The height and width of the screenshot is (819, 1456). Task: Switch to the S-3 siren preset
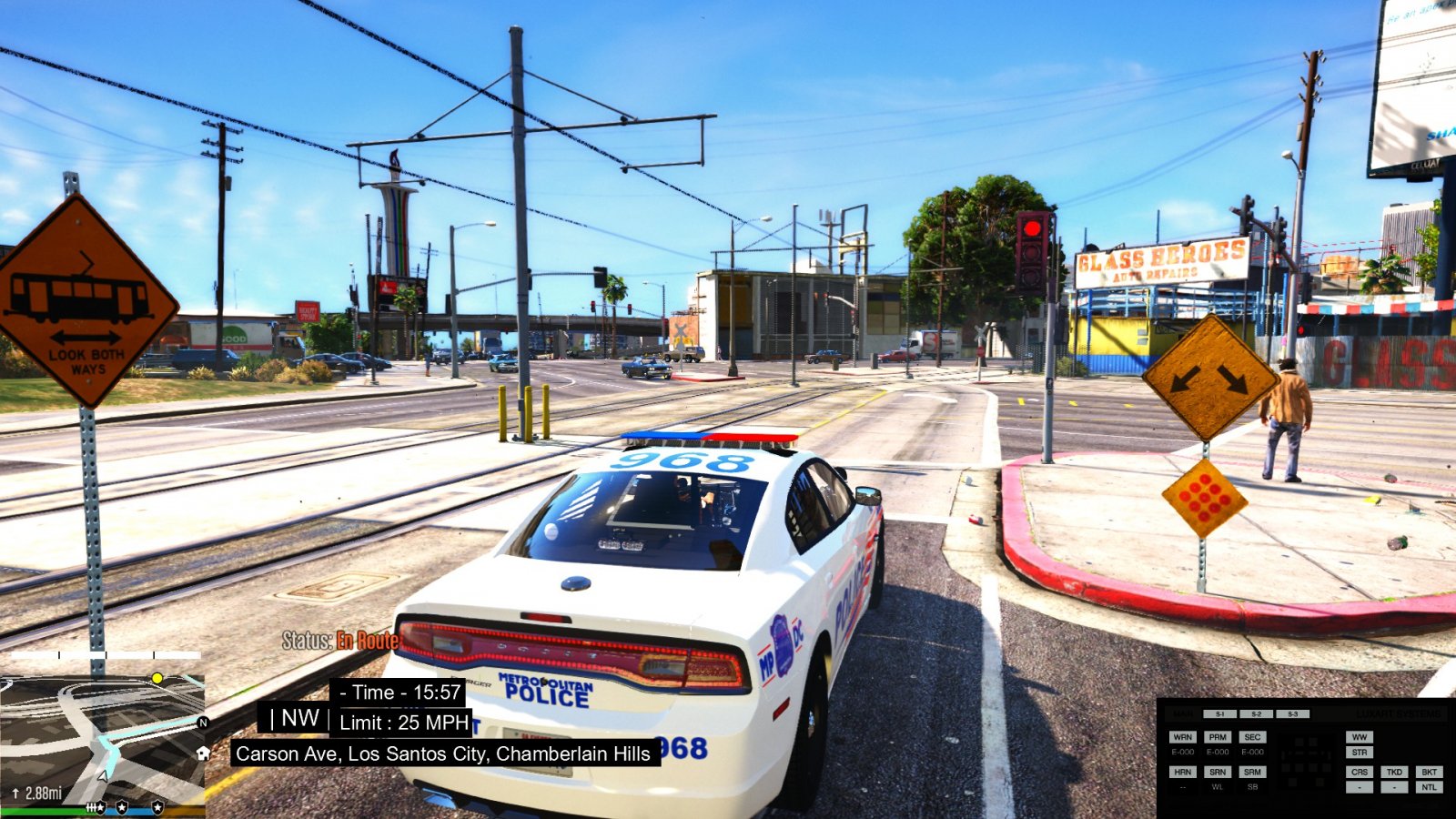click(1292, 714)
